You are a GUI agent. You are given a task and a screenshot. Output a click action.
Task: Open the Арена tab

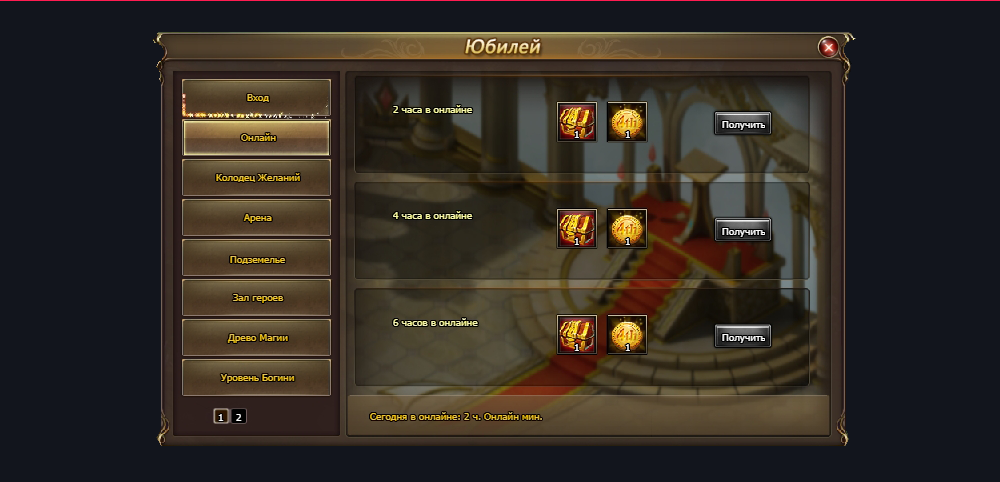click(257, 218)
